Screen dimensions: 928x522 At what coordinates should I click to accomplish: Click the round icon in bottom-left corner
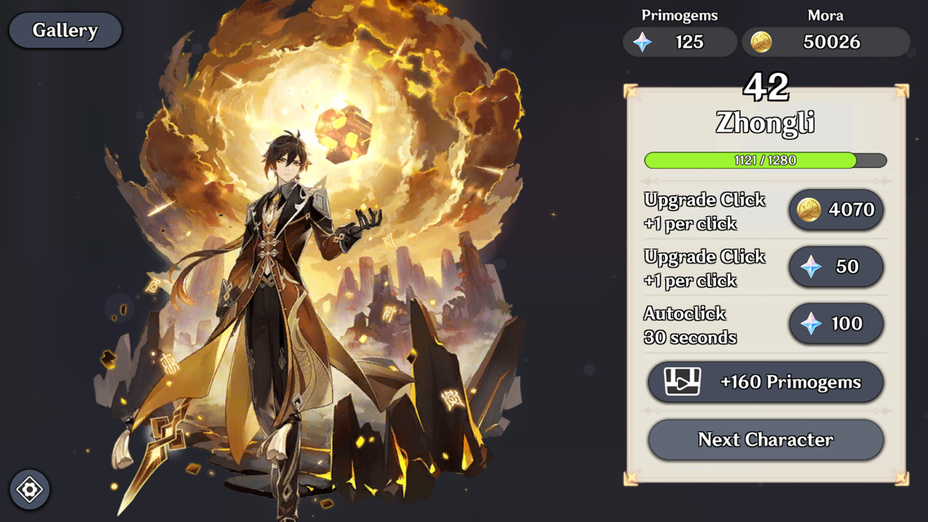coord(30,490)
